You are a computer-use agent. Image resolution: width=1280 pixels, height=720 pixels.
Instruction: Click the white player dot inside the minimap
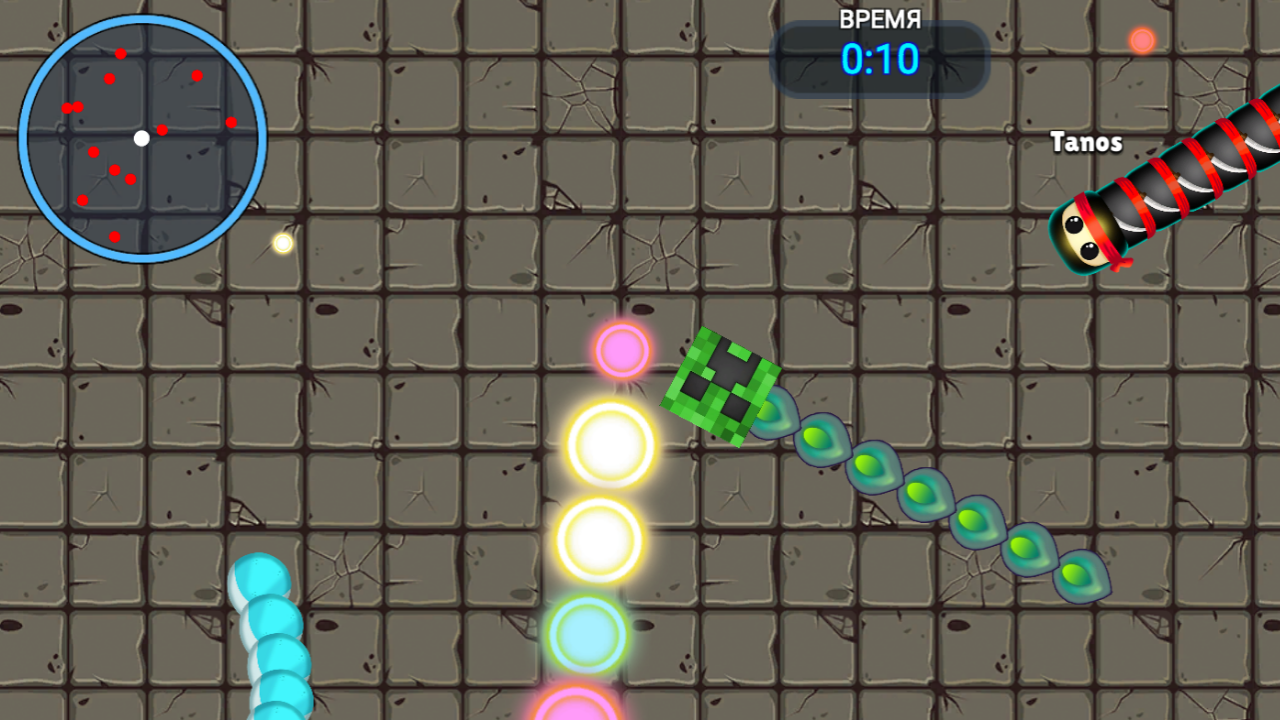pyautogui.click(x=142, y=138)
